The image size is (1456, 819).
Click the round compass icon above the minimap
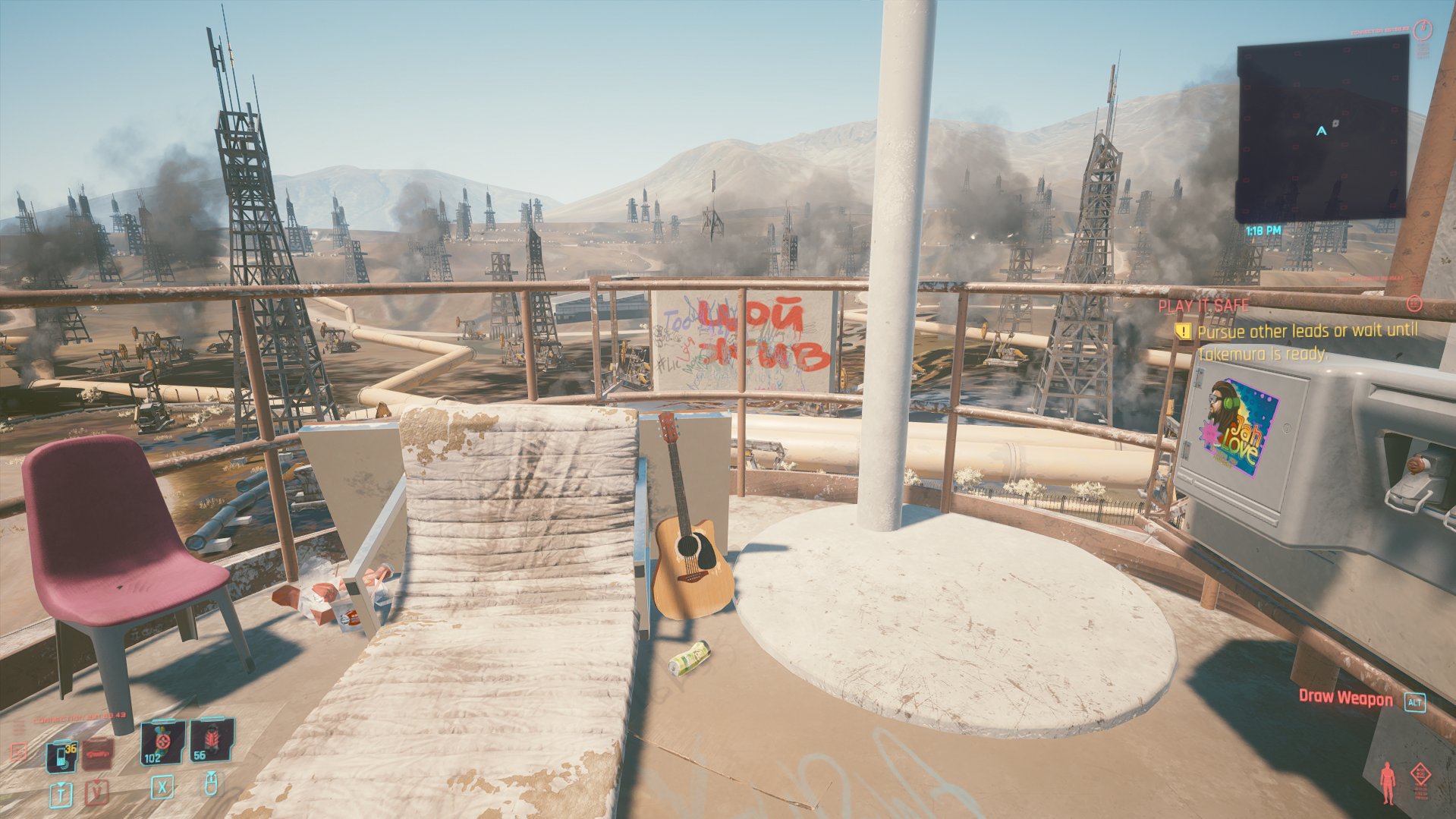[x=1423, y=30]
